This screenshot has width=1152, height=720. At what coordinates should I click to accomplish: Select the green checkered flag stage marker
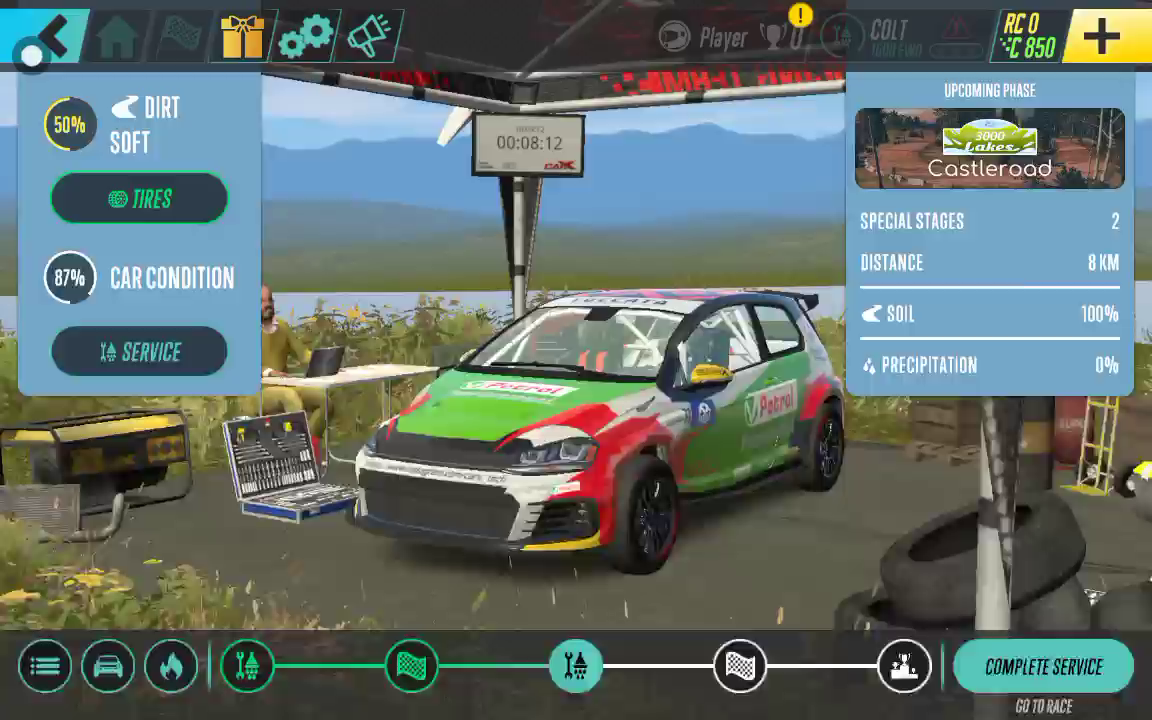point(411,666)
